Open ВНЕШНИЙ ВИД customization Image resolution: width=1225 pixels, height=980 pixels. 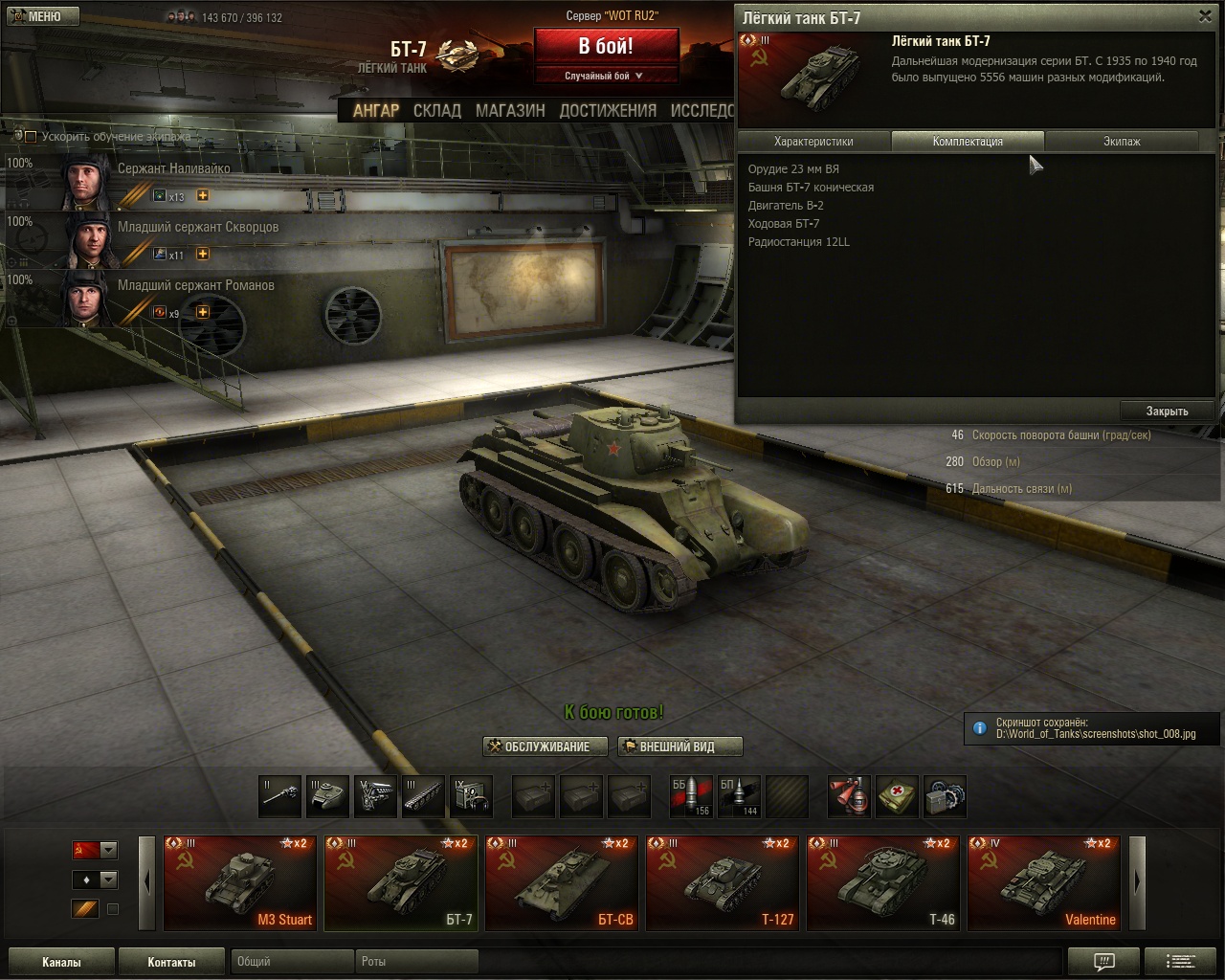679,746
